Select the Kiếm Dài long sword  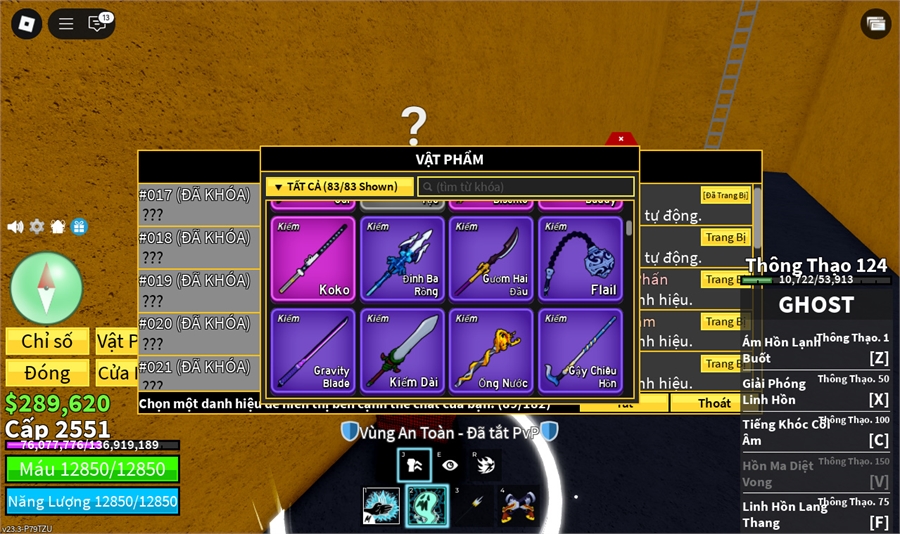tap(402, 351)
